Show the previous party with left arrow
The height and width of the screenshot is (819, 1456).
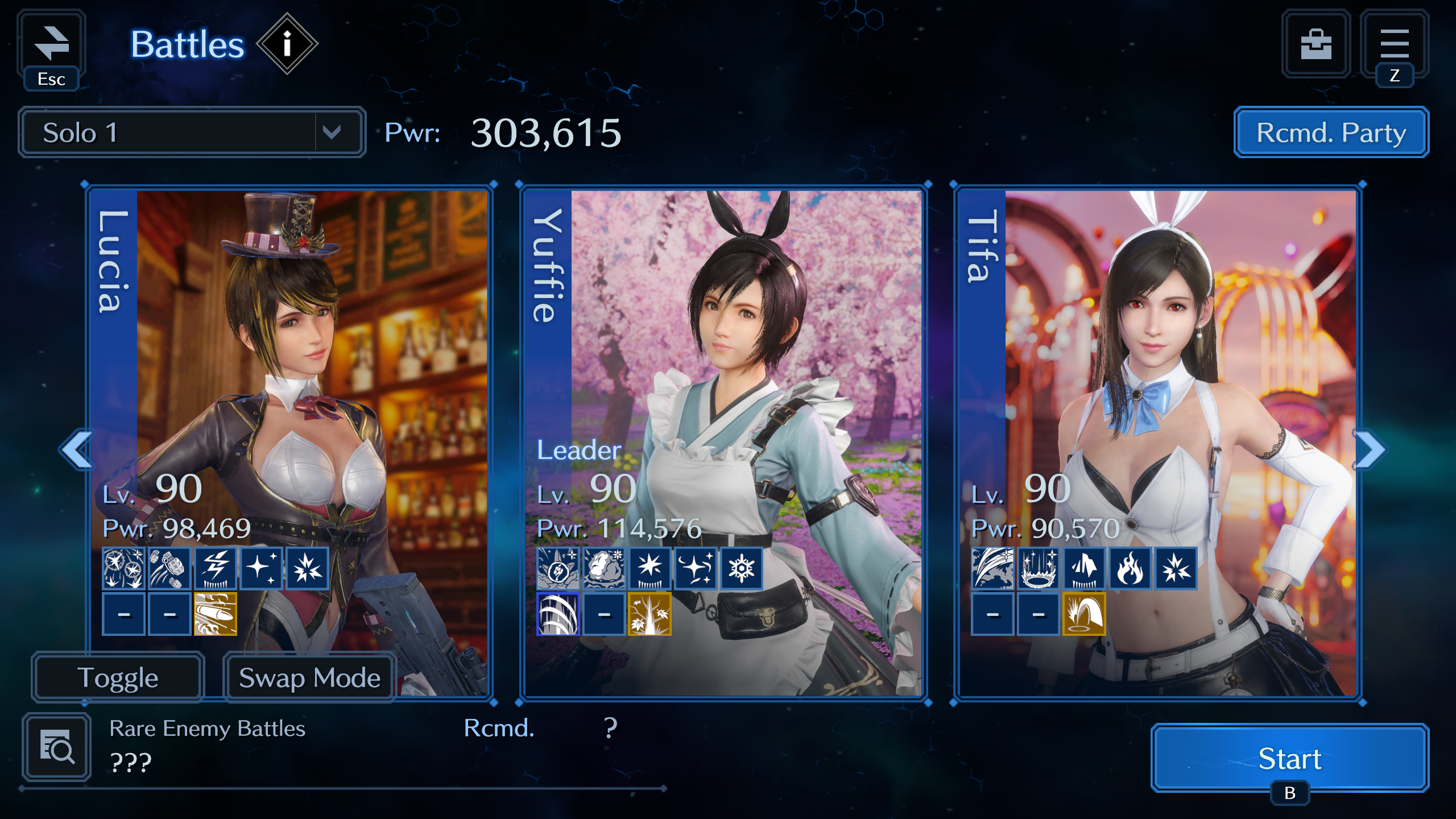[x=76, y=449]
